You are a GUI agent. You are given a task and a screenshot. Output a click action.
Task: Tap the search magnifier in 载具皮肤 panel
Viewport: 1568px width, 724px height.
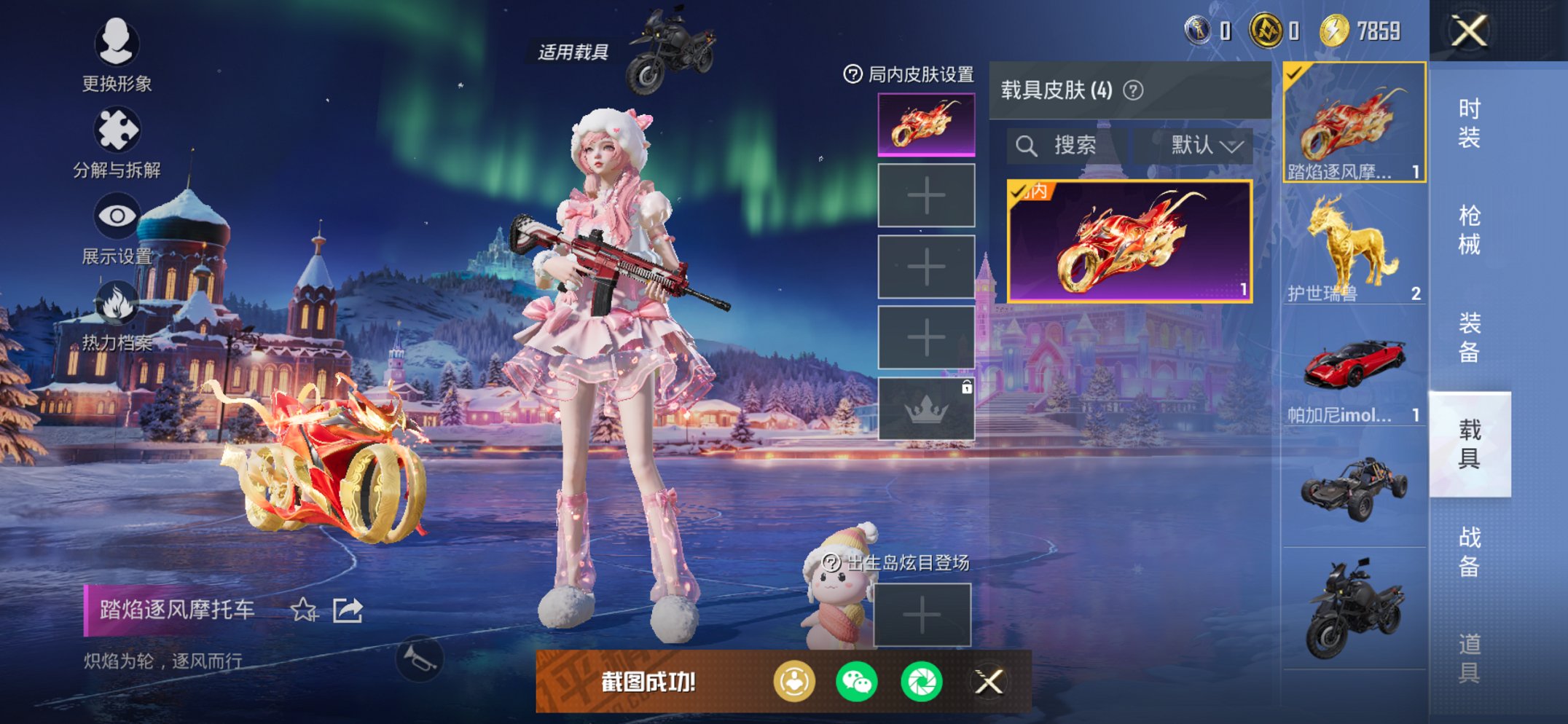(x=1028, y=144)
